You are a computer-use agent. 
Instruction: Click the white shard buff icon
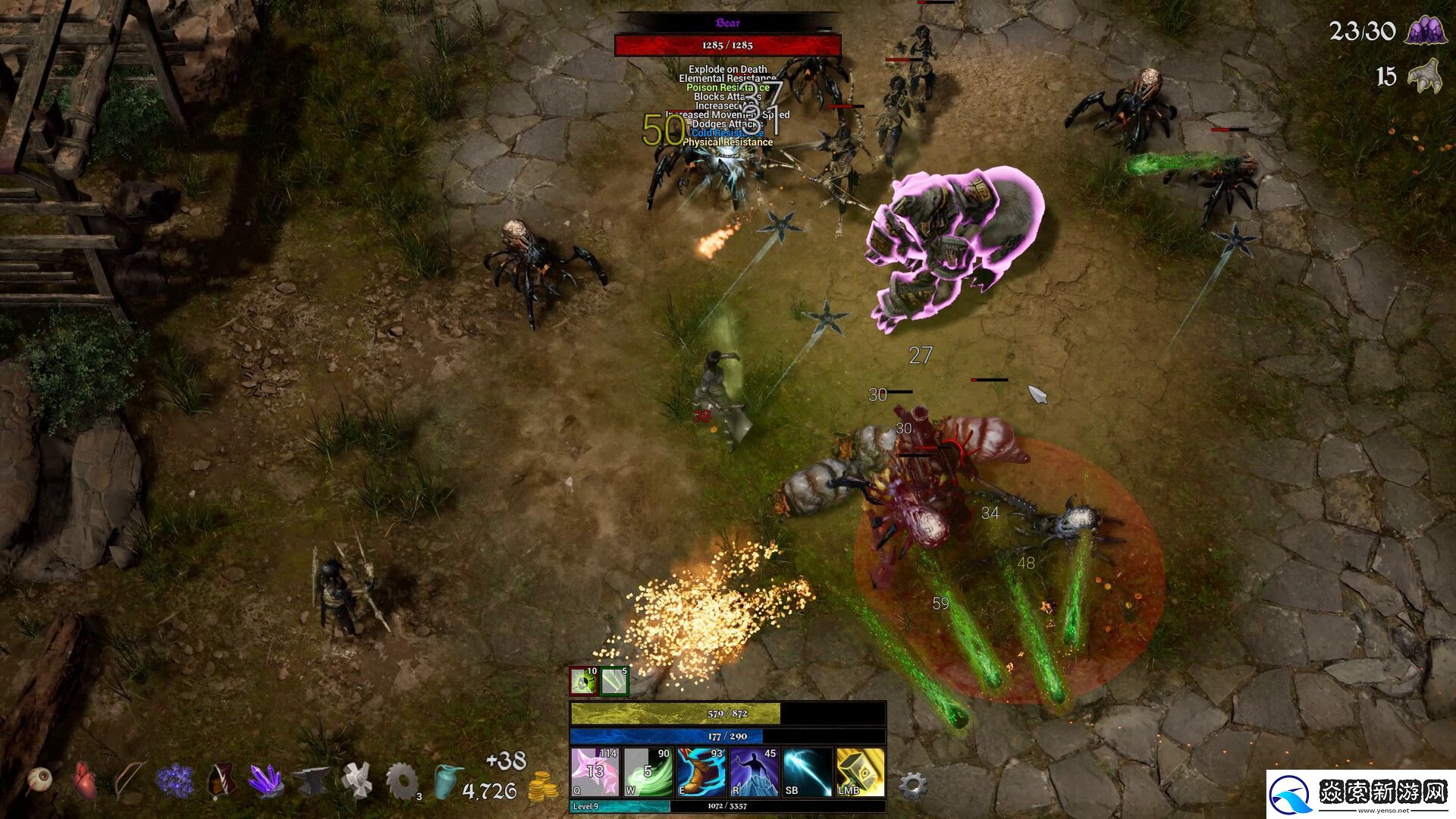point(613,680)
